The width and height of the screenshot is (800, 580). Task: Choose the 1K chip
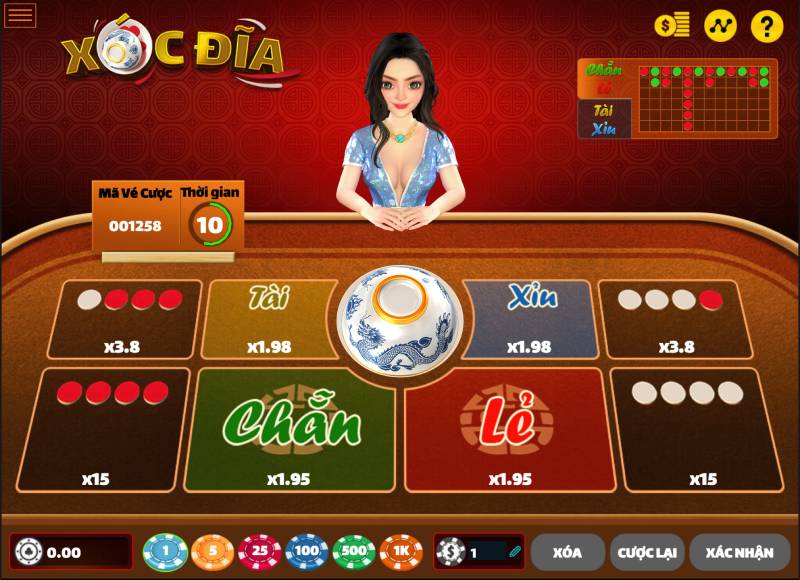click(x=401, y=551)
